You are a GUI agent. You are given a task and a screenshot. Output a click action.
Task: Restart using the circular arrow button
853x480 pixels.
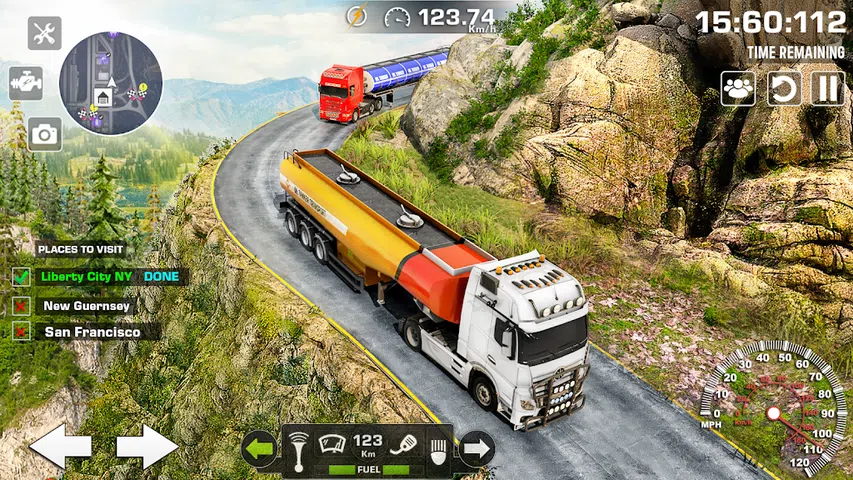(x=784, y=88)
